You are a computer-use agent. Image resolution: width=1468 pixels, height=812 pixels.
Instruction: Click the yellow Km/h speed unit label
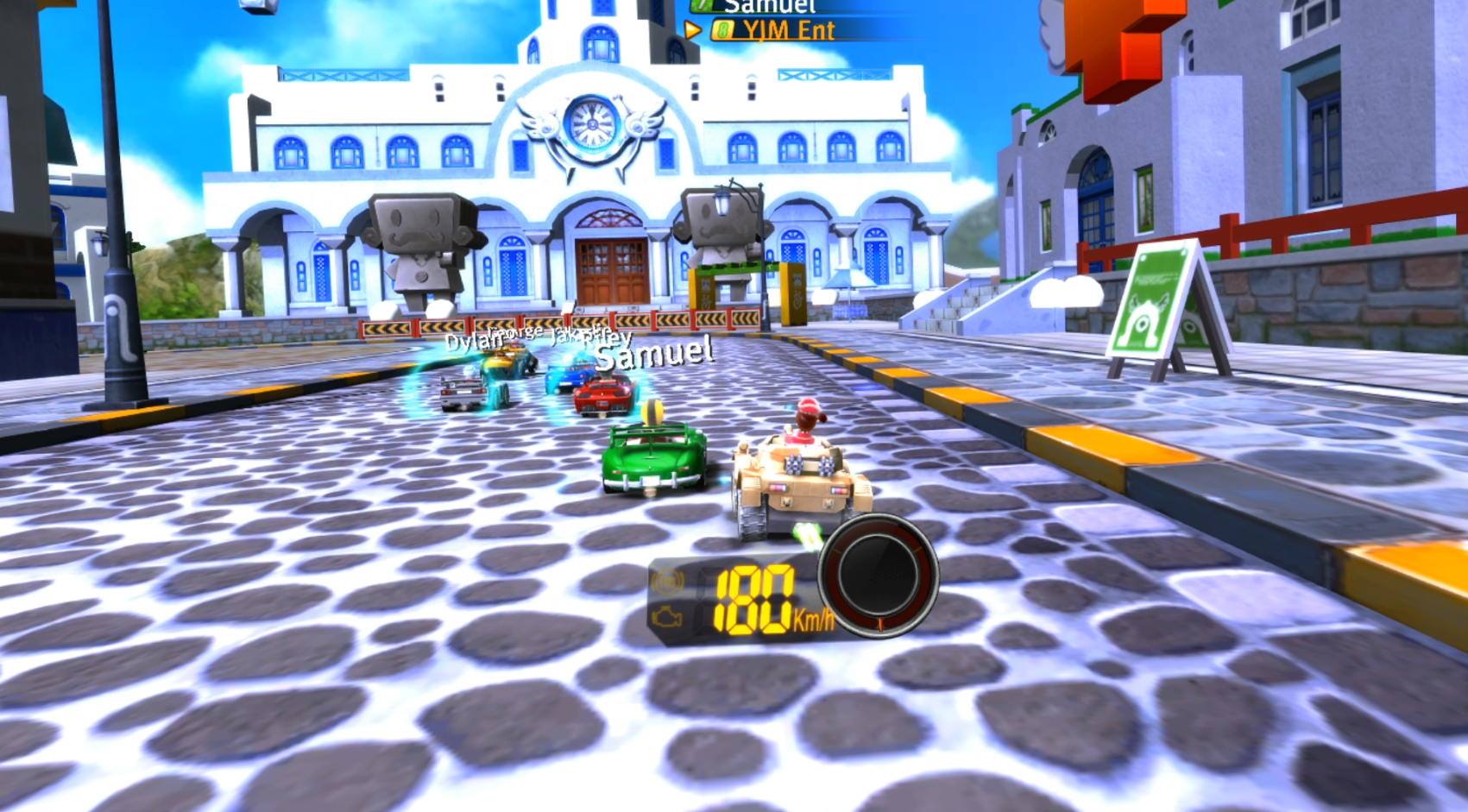pyautogui.click(x=814, y=618)
